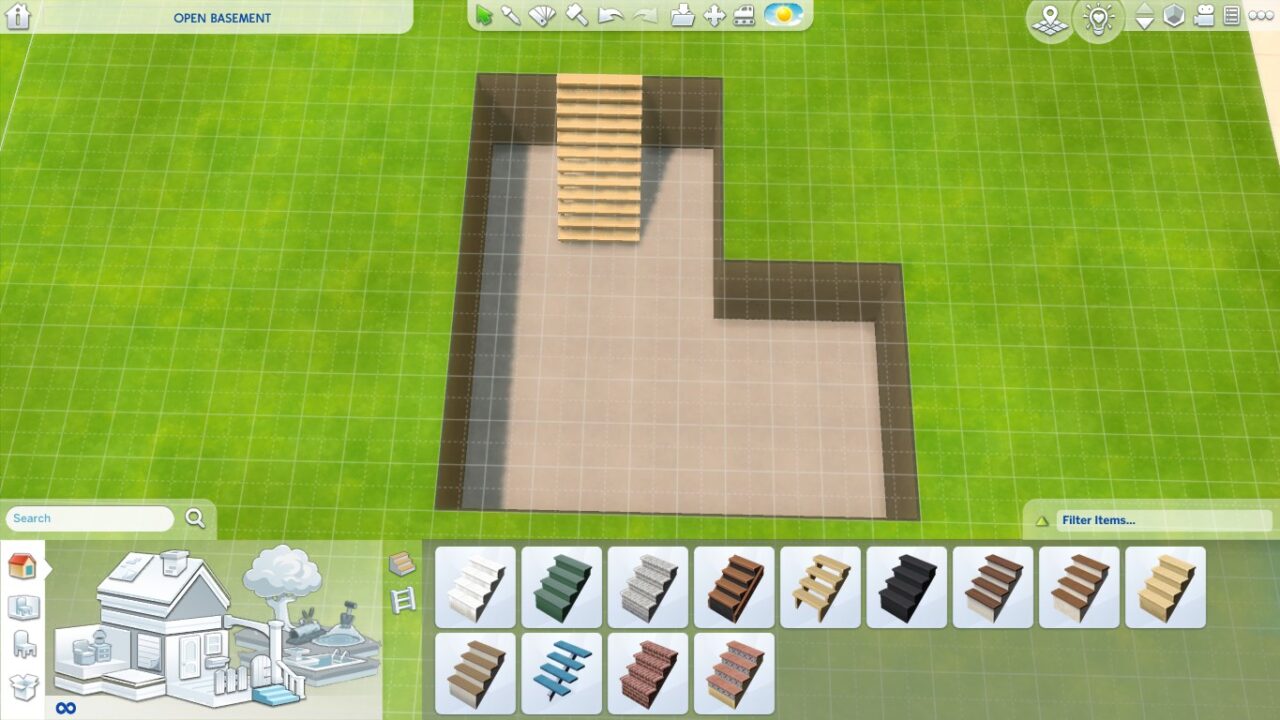Expand extra options via the ellipsis icon
1280x720 pixels.
[1261, 15]
